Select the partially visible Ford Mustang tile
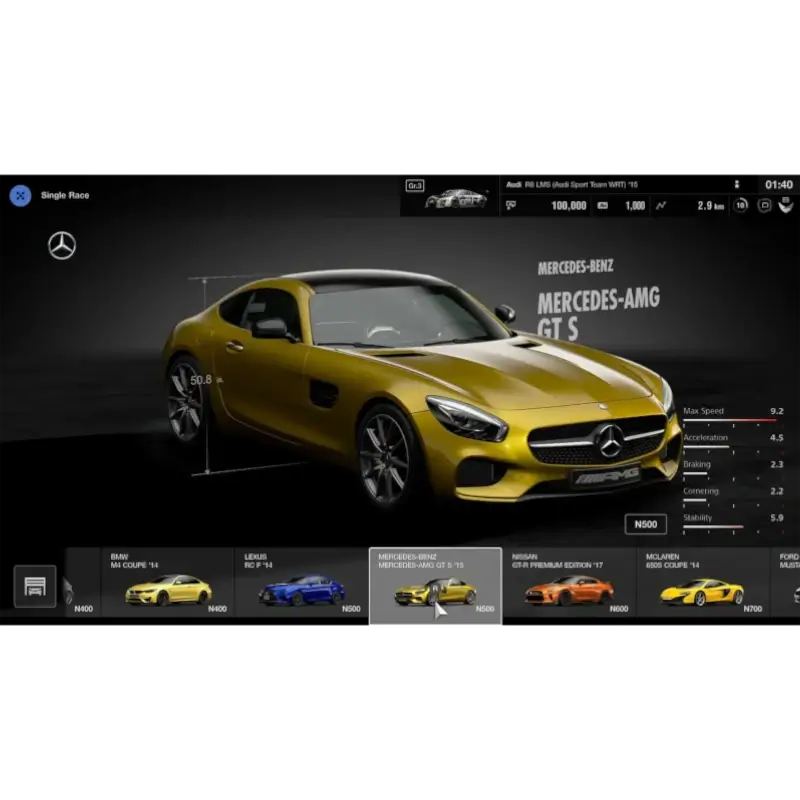The width and height of the screenshot is (800, 800). pyautogui.click(x=788, y=582)
